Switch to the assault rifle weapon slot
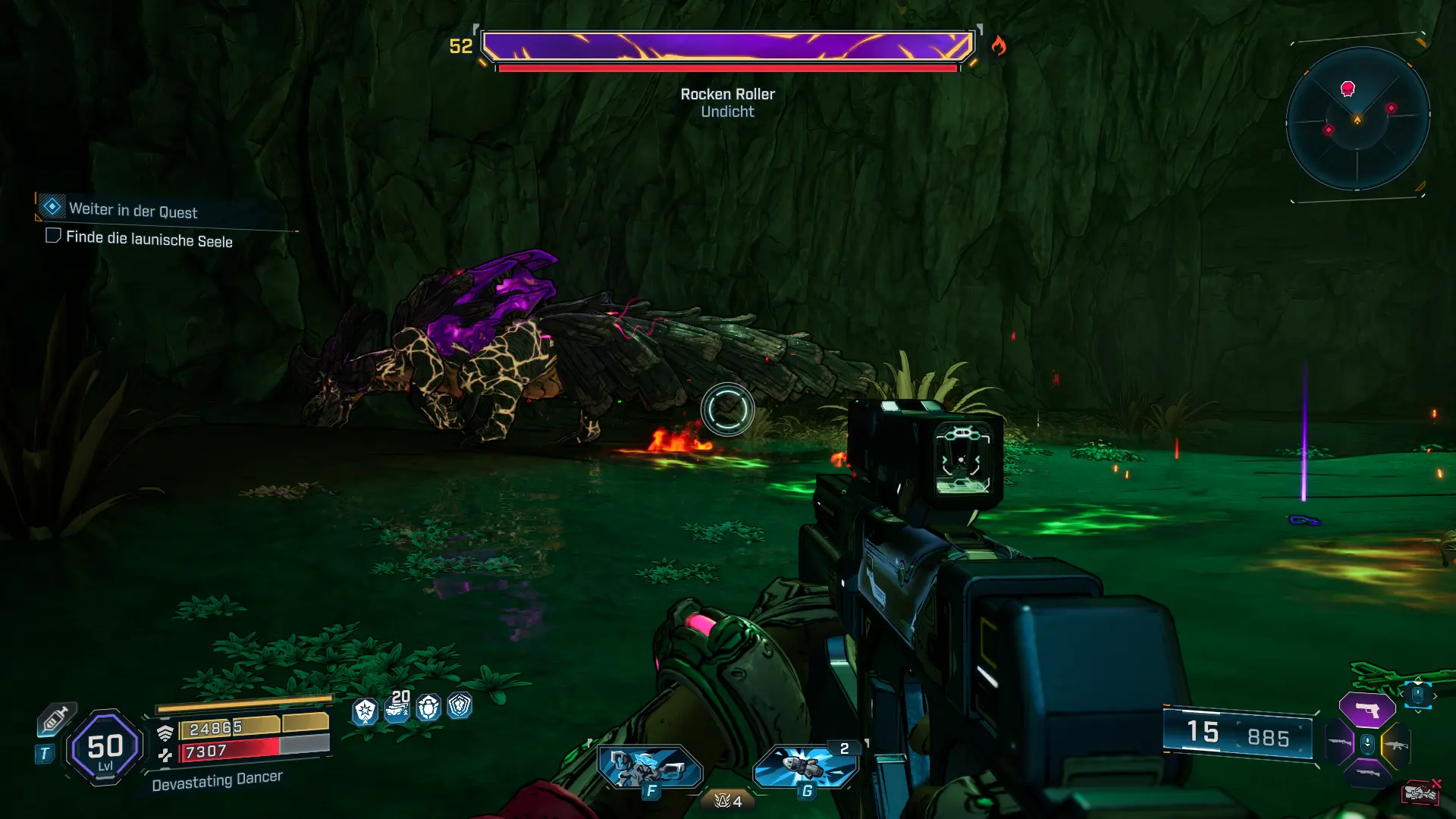Image resolution: width=1456 pixels, height=819 pixels. click(1396, 745)
